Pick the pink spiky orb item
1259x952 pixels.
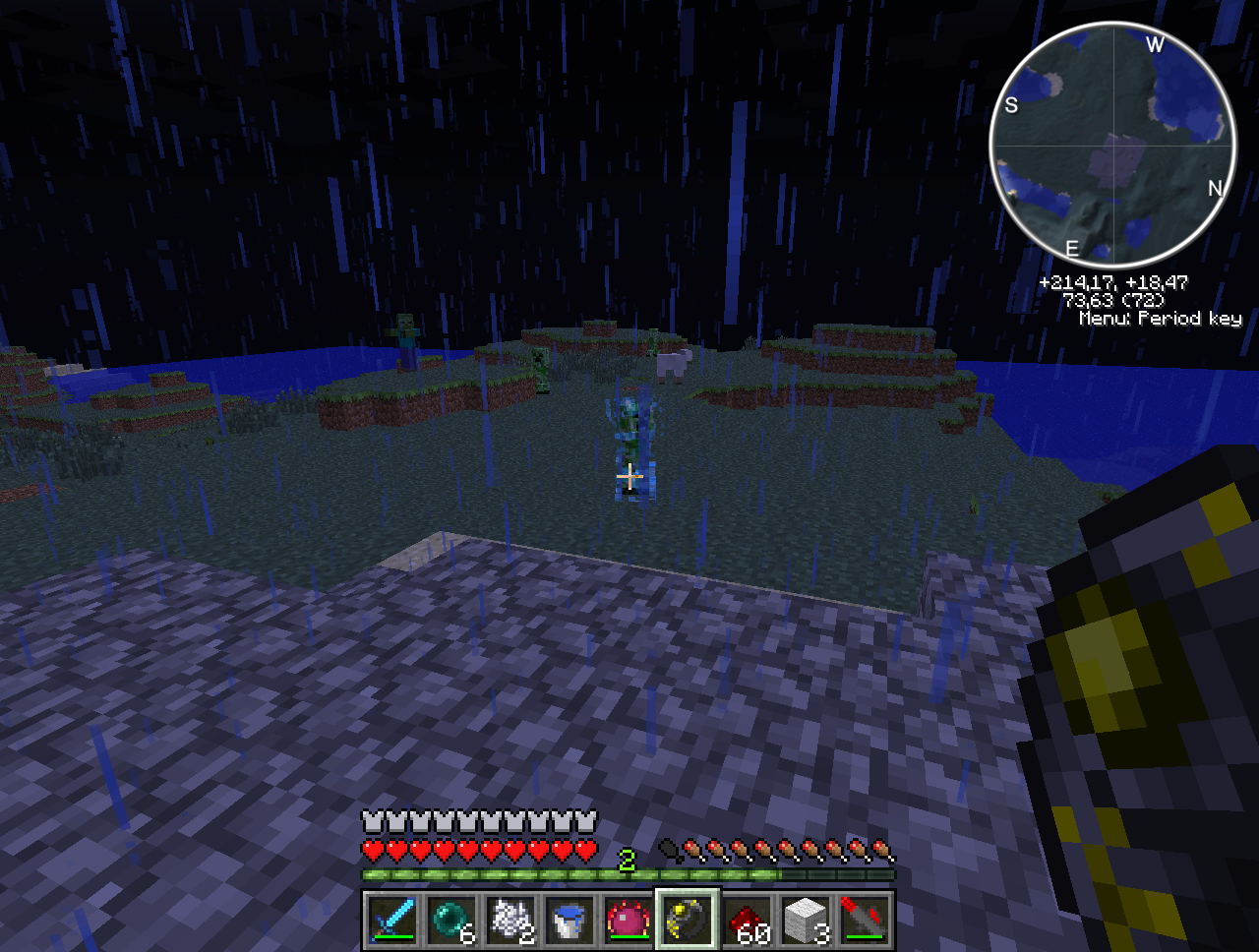629,921
